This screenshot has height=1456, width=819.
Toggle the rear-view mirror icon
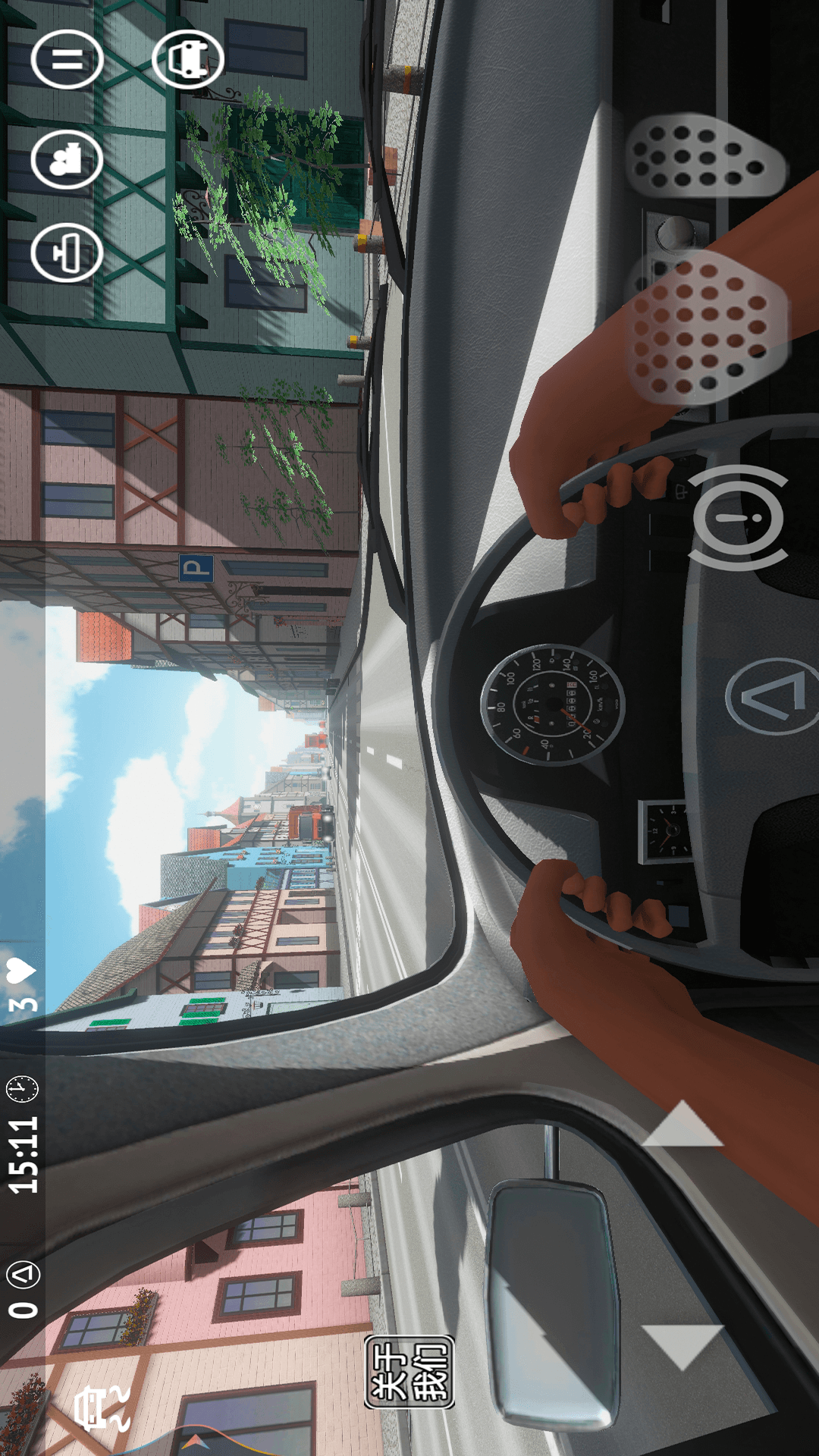[67, 253]
